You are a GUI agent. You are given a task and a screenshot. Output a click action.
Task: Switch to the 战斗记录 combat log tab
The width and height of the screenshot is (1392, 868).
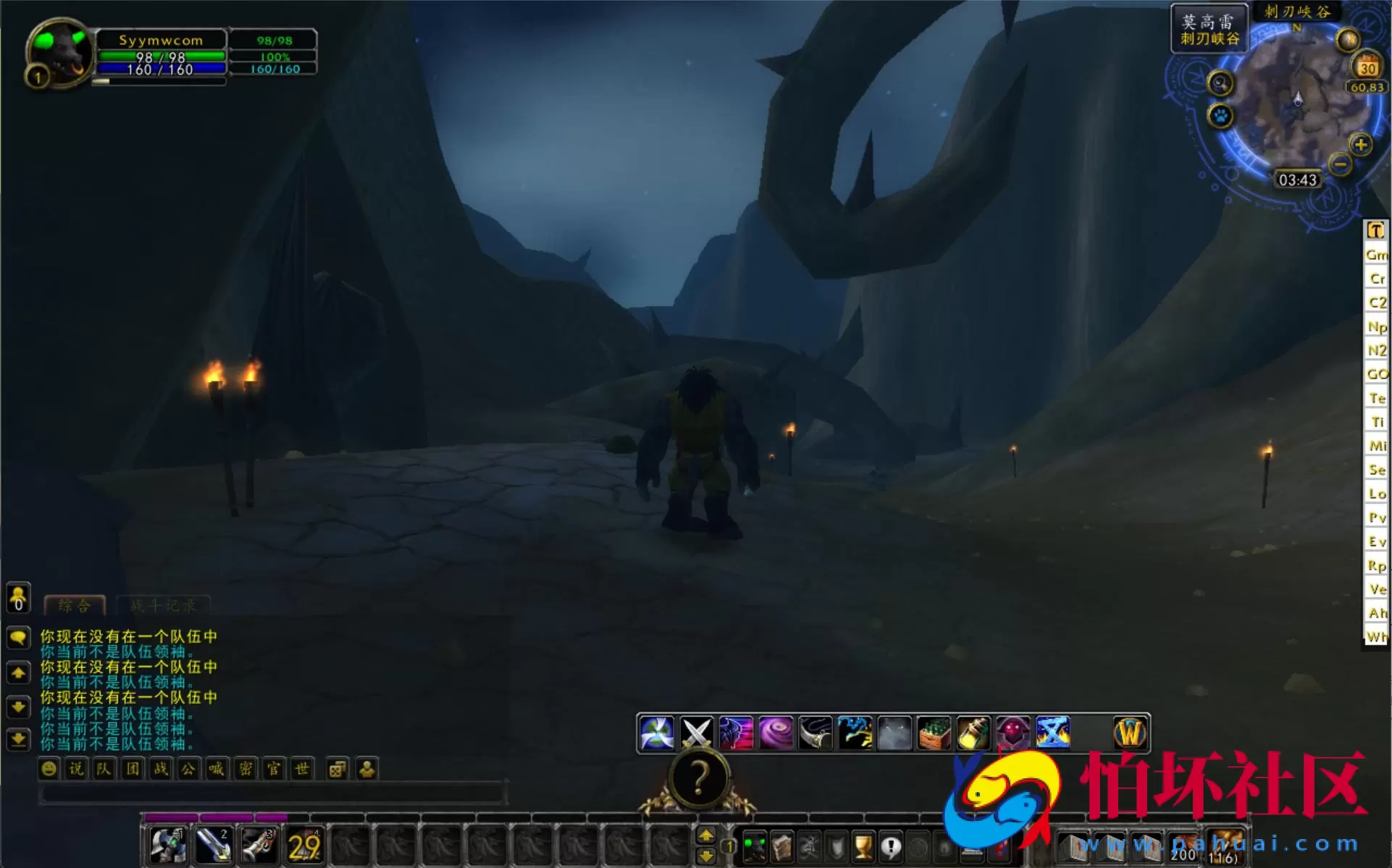(x=163, y=606)
